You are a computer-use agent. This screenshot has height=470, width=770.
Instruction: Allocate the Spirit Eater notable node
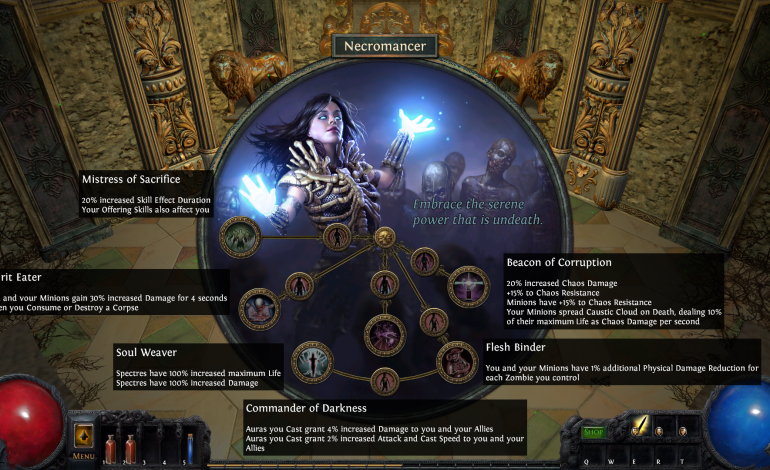259,308
